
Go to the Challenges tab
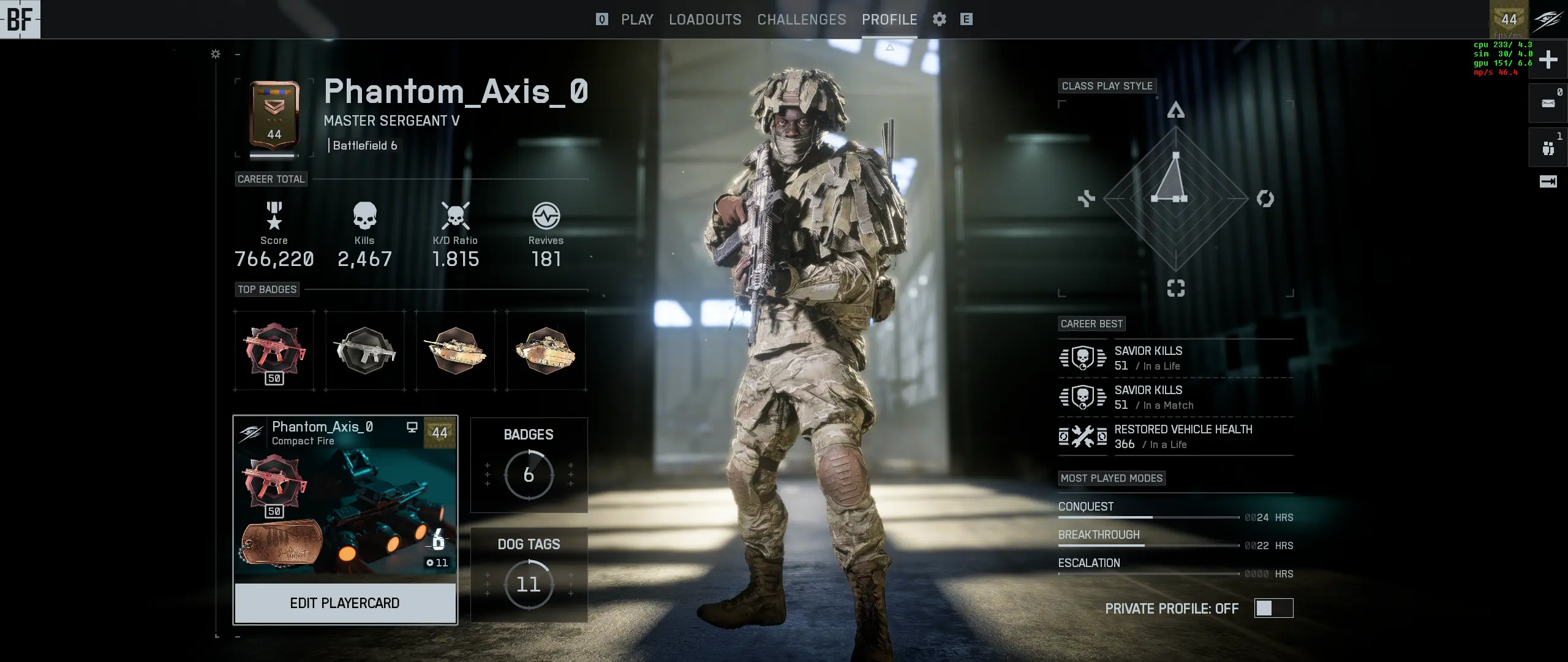[801, 20]
